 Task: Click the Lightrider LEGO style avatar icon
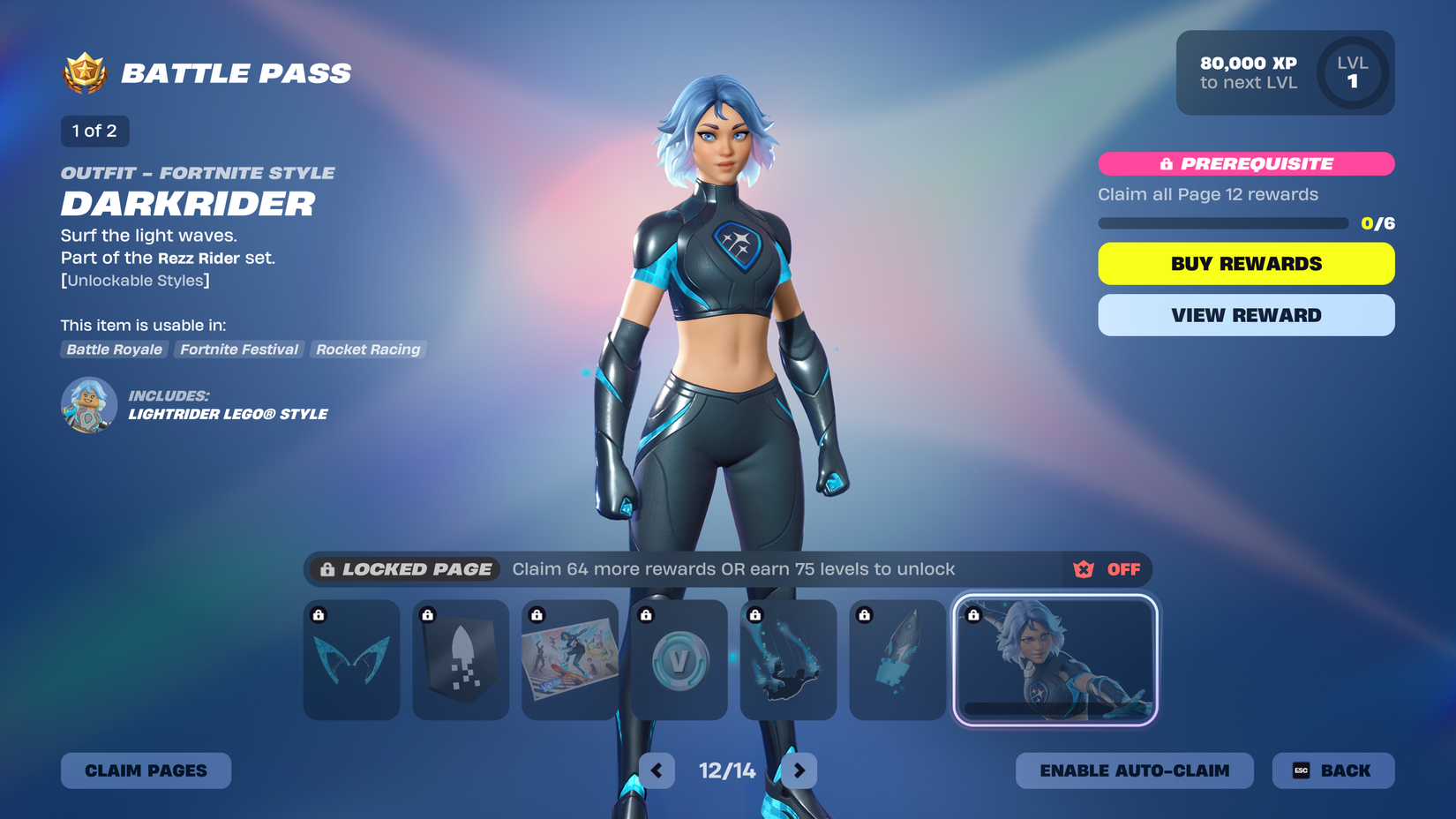click(87, 406)
